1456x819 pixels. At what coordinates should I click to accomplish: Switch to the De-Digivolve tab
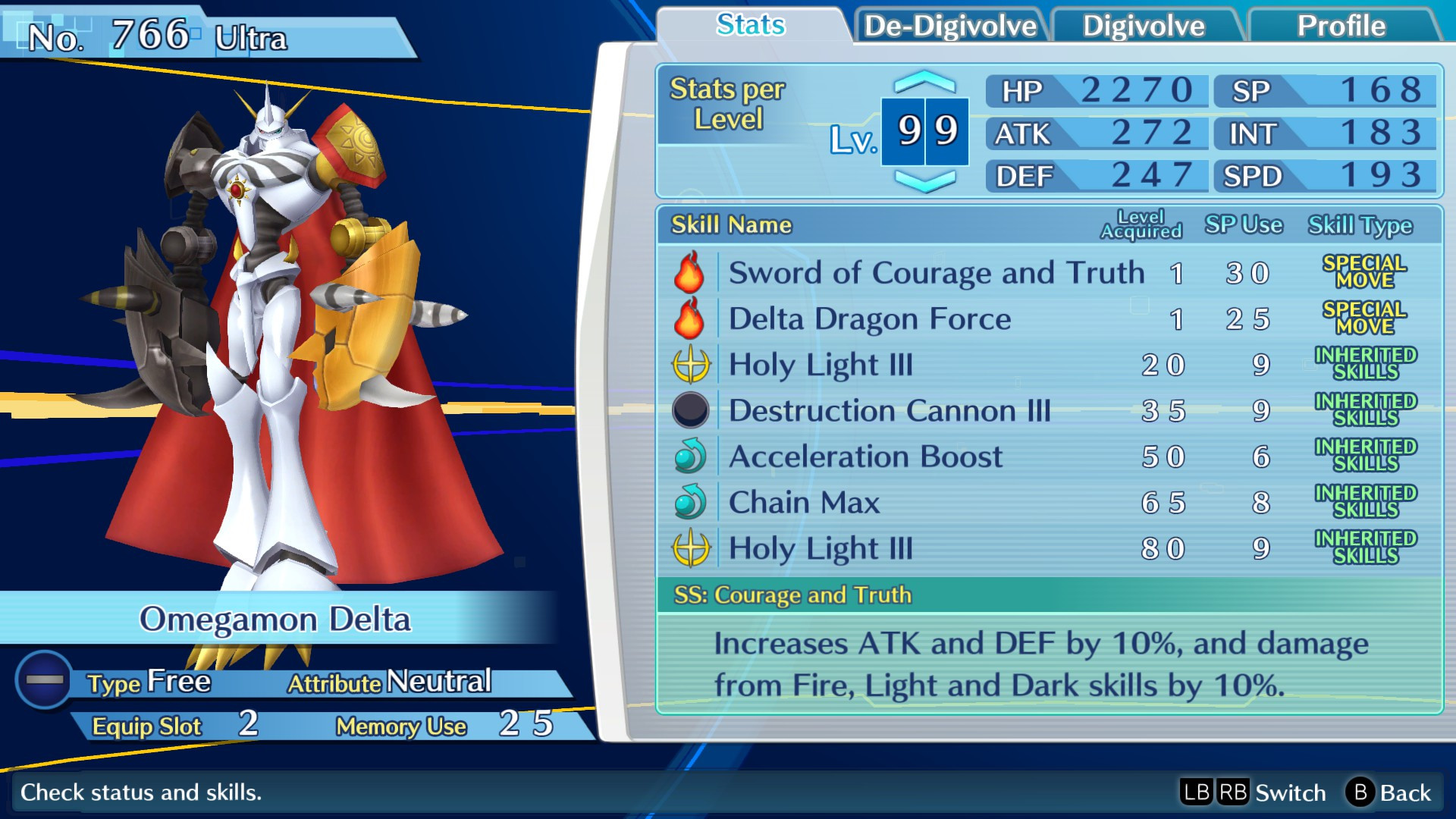point(949,25)
